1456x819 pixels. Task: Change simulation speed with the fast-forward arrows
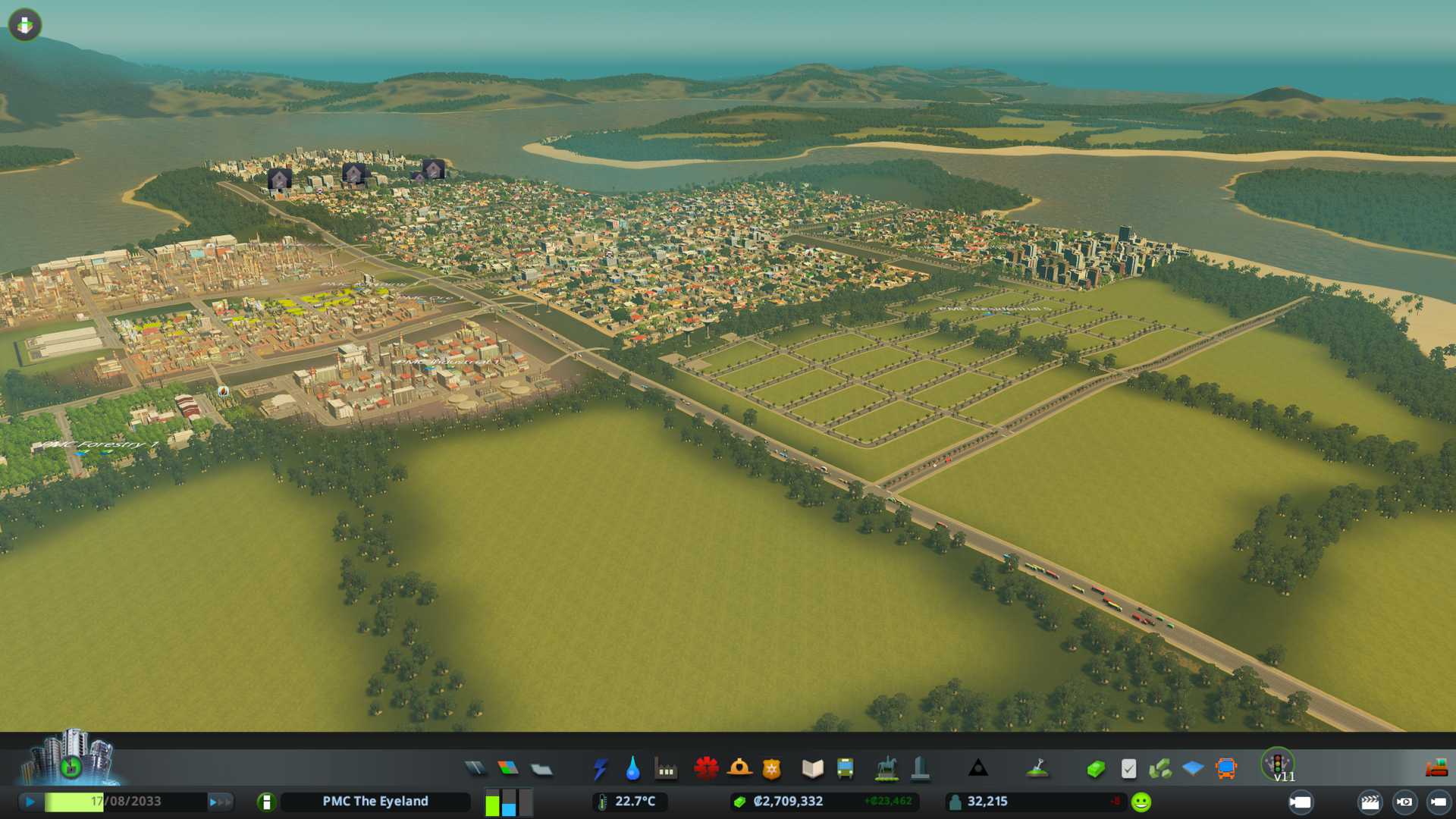click(x=221, y=802)
